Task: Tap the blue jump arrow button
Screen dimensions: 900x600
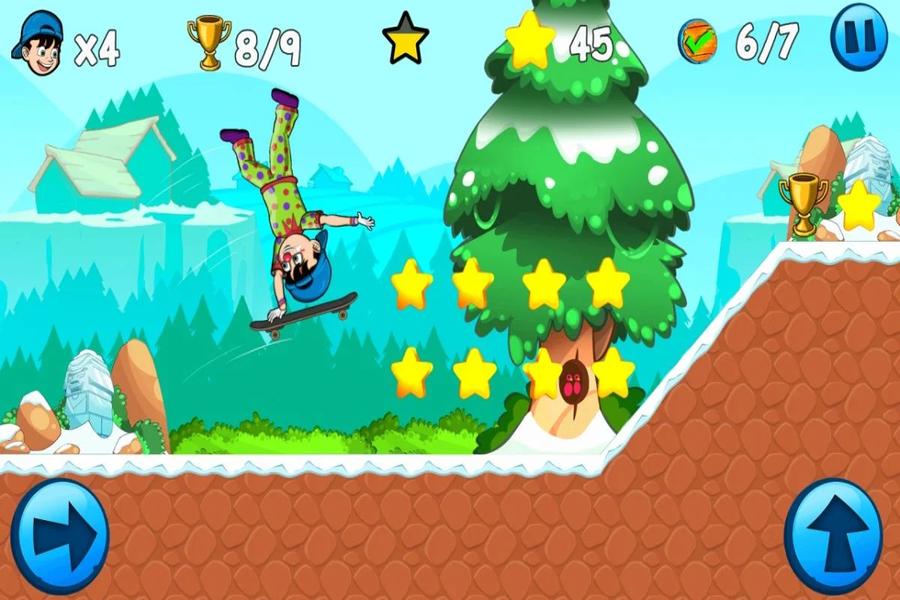Action: click(x=833, y=537)
